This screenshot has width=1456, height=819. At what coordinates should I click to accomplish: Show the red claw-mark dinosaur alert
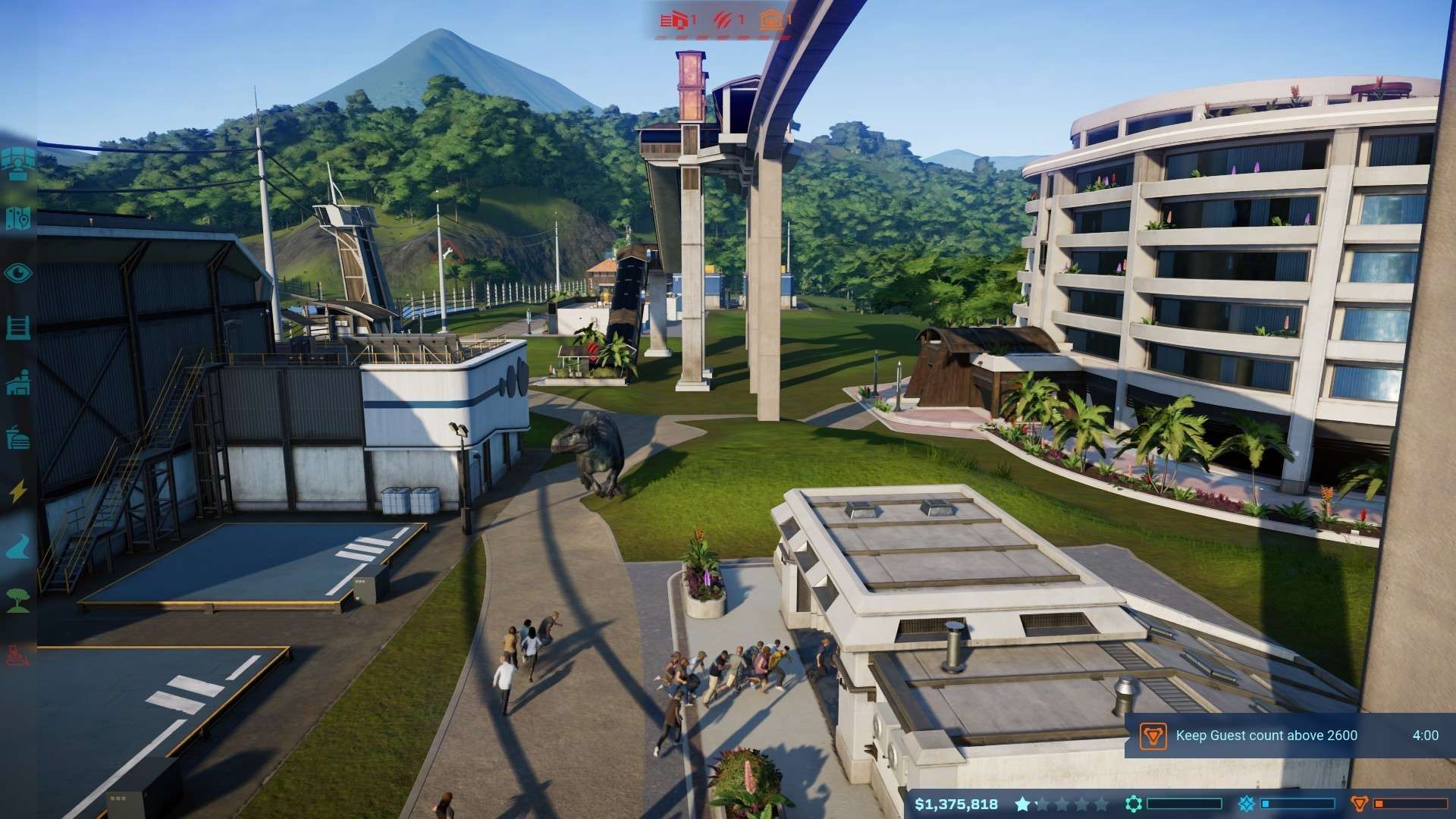[726, 20]
